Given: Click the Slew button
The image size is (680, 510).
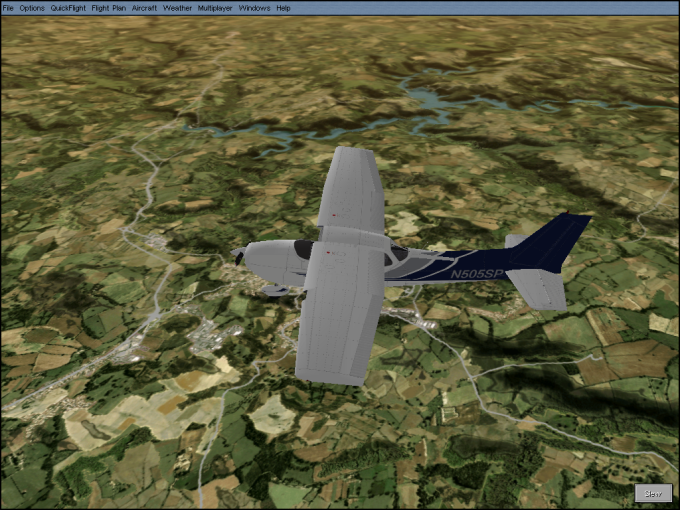Looking at the screenshot, I should coord(653,493).
